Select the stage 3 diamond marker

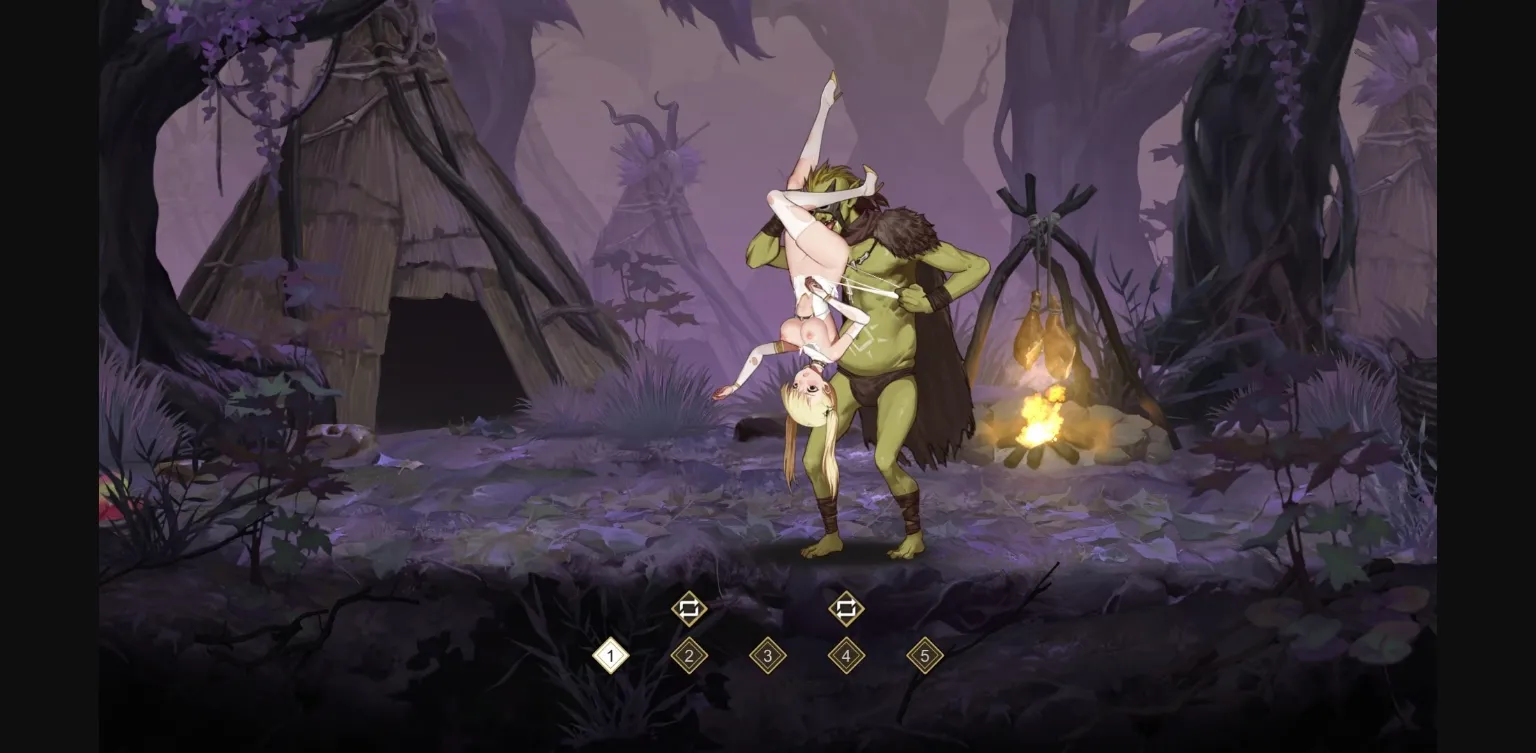pos(767,657)
